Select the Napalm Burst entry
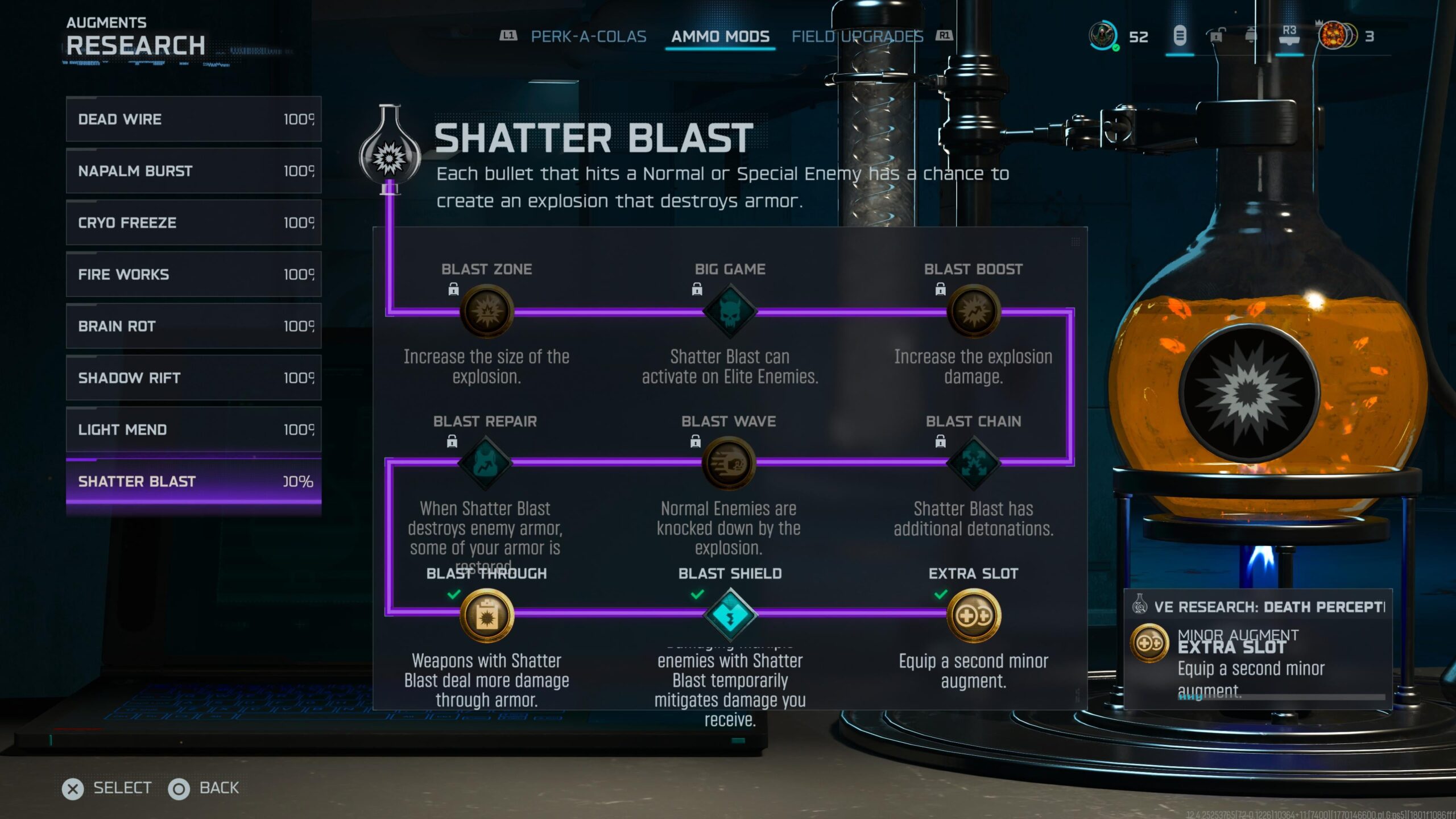This screenshot has width=1456, height=819. [x=193, y=171]
